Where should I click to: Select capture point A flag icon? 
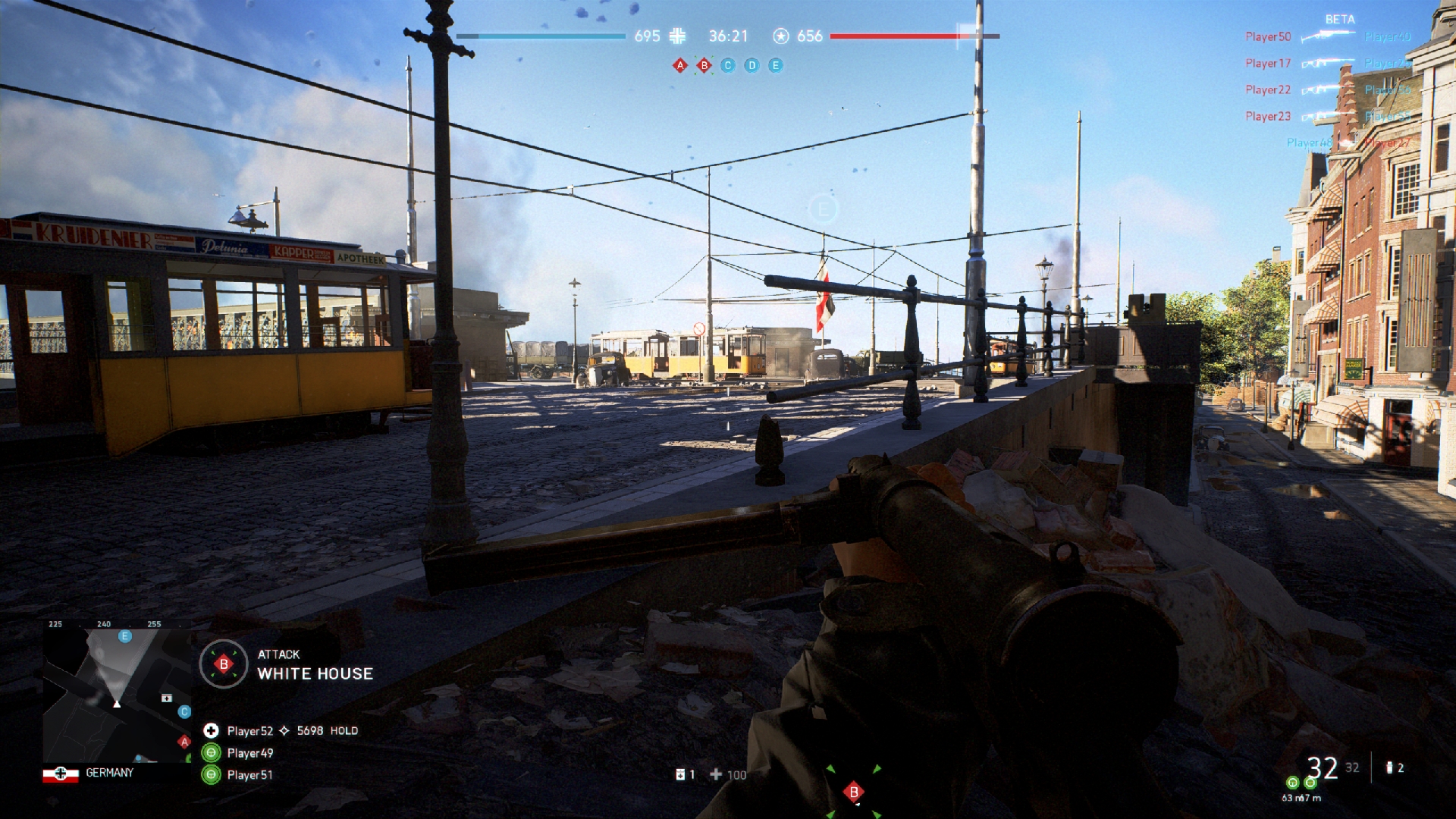point(680,66)
